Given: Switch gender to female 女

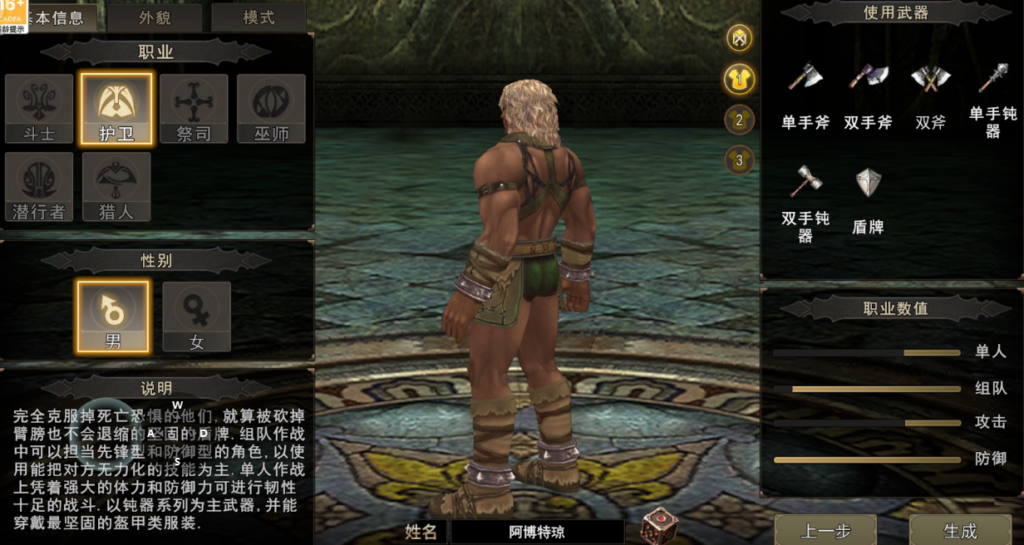Looking at the screenshot, I should (197, 316).
